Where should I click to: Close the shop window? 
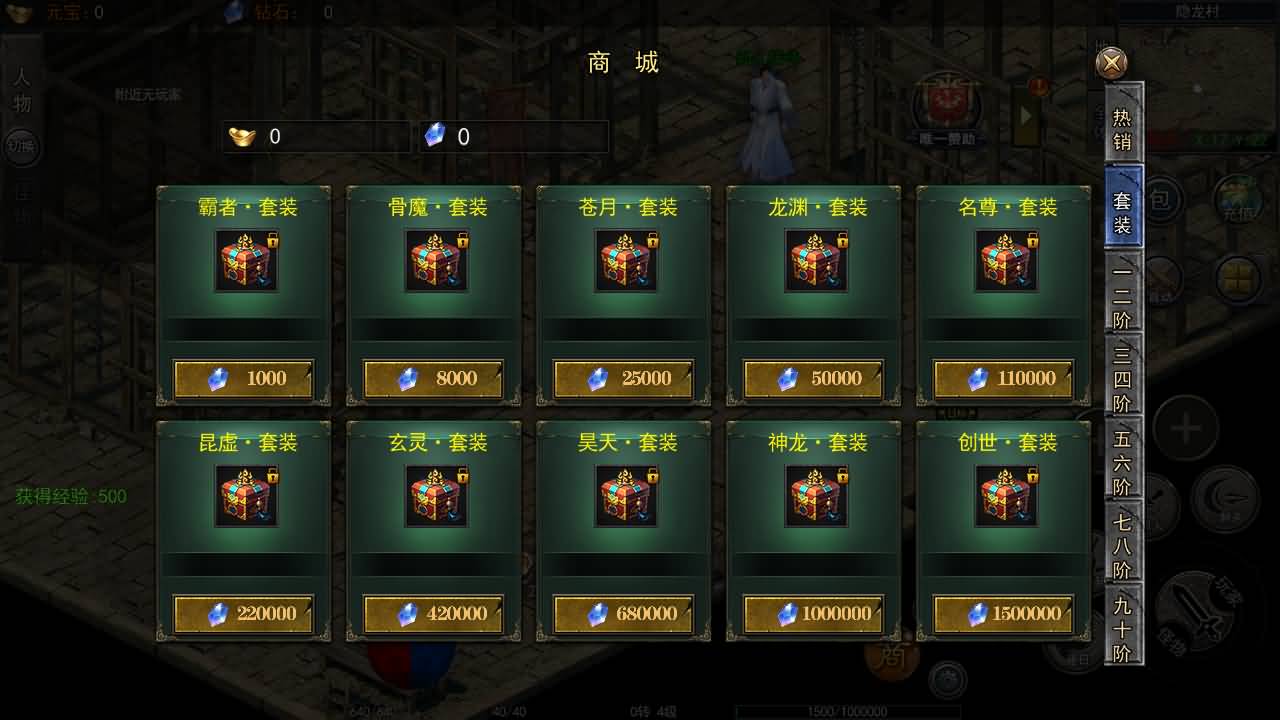click(1111, 63)
